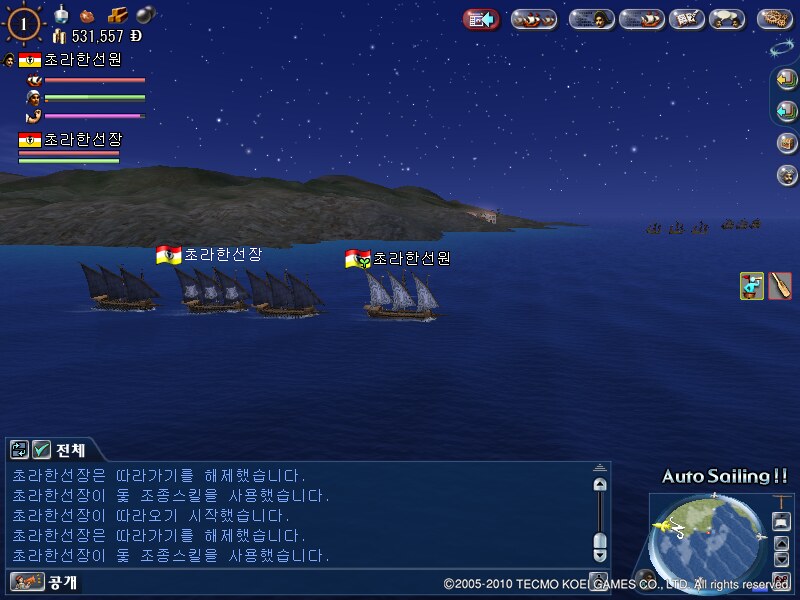The height and width of the screenshot is (600, 800).
Task: Open the notes and quill journal menu
Action: [687, 19]
